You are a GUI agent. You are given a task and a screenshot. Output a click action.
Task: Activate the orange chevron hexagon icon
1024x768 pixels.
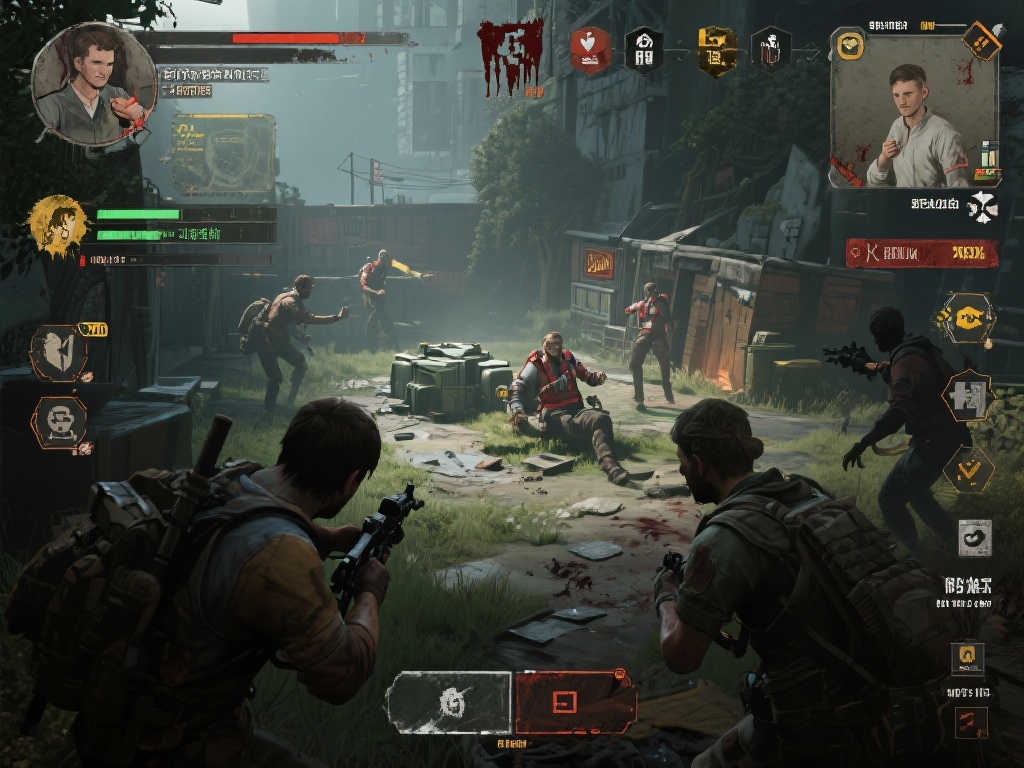click(968, 468)
